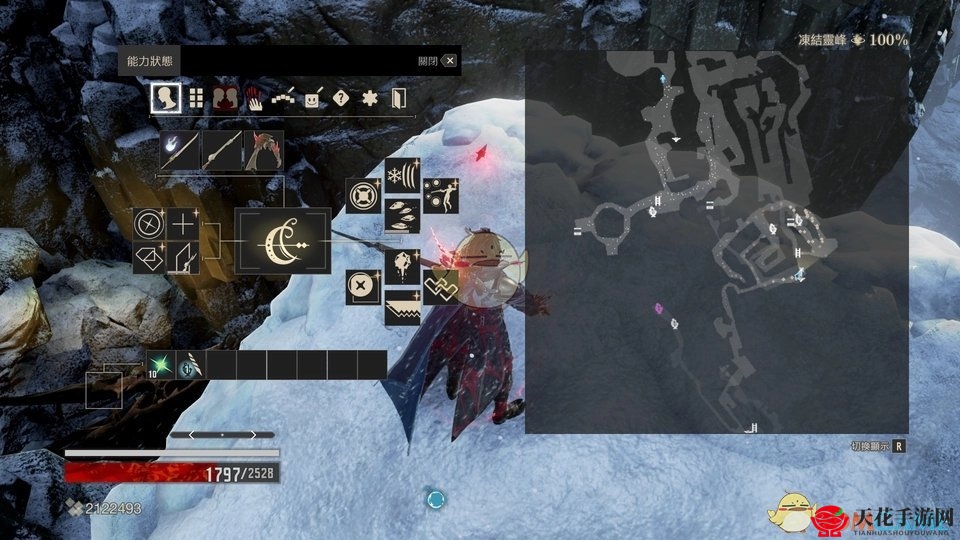The height and width of the screenshot is (540, 960).
Task: Open the gear settings tab
Action: [370, 99]
